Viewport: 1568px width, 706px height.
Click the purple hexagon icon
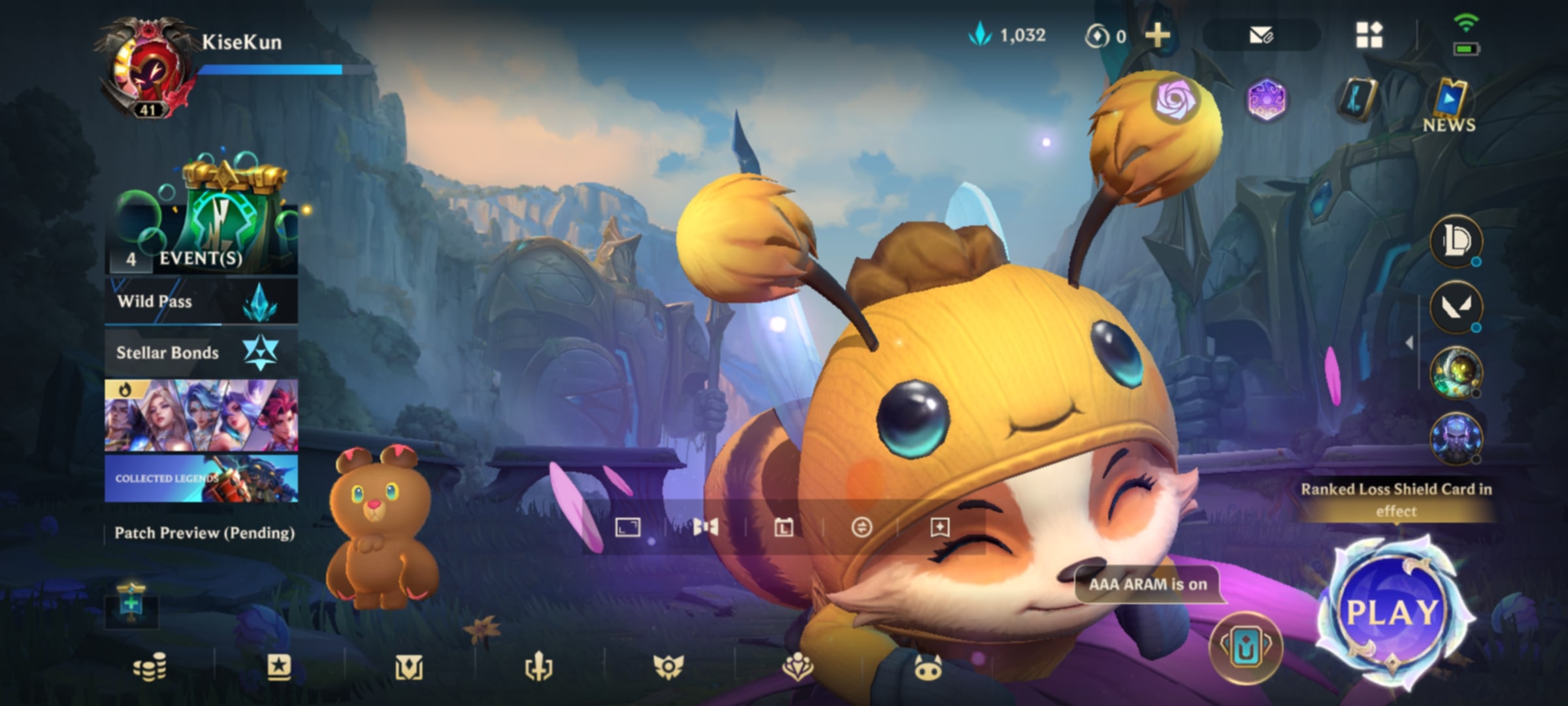[x=1266, y=100]
